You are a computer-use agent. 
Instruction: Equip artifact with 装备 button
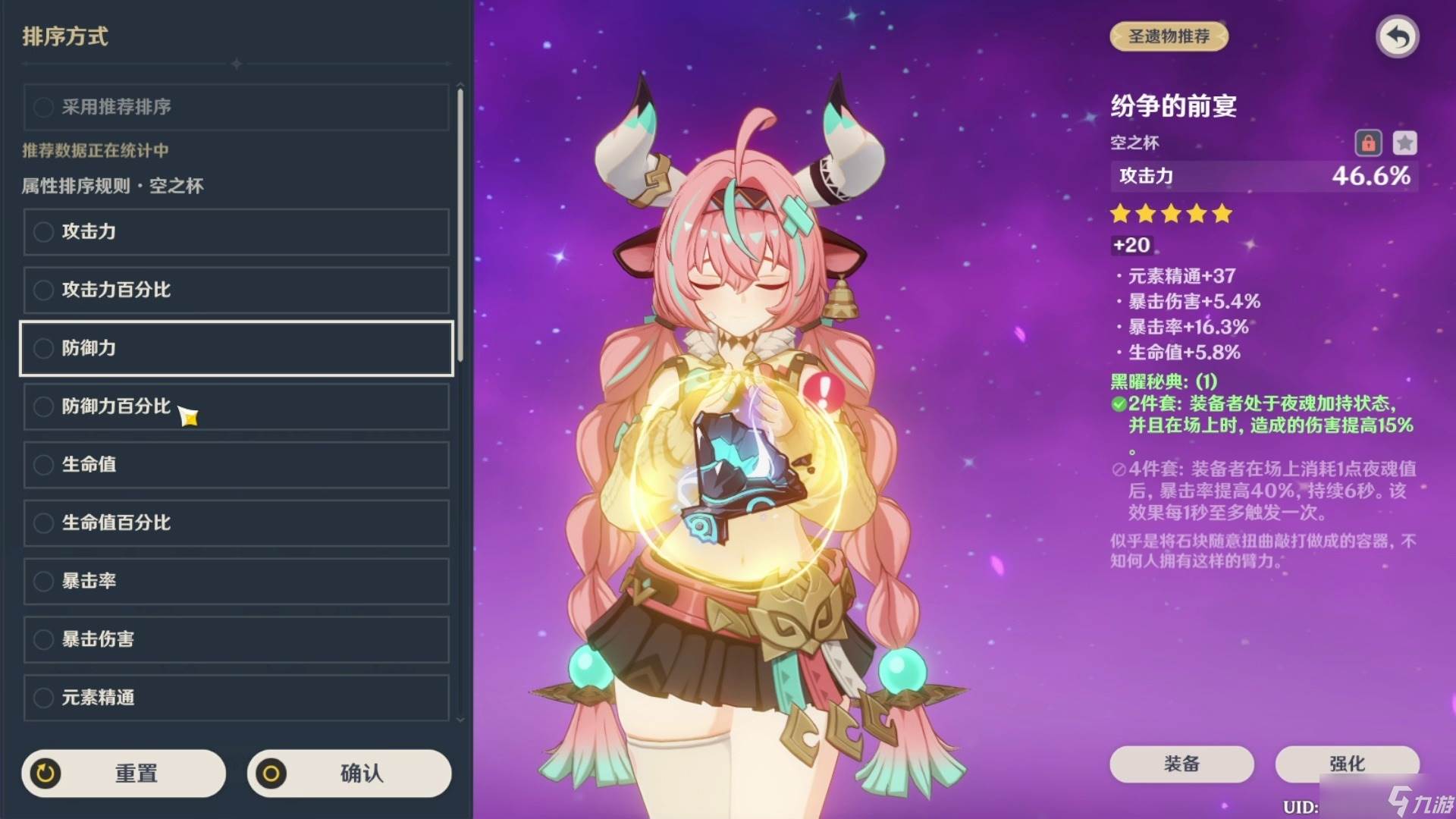tap(1181, 764)
